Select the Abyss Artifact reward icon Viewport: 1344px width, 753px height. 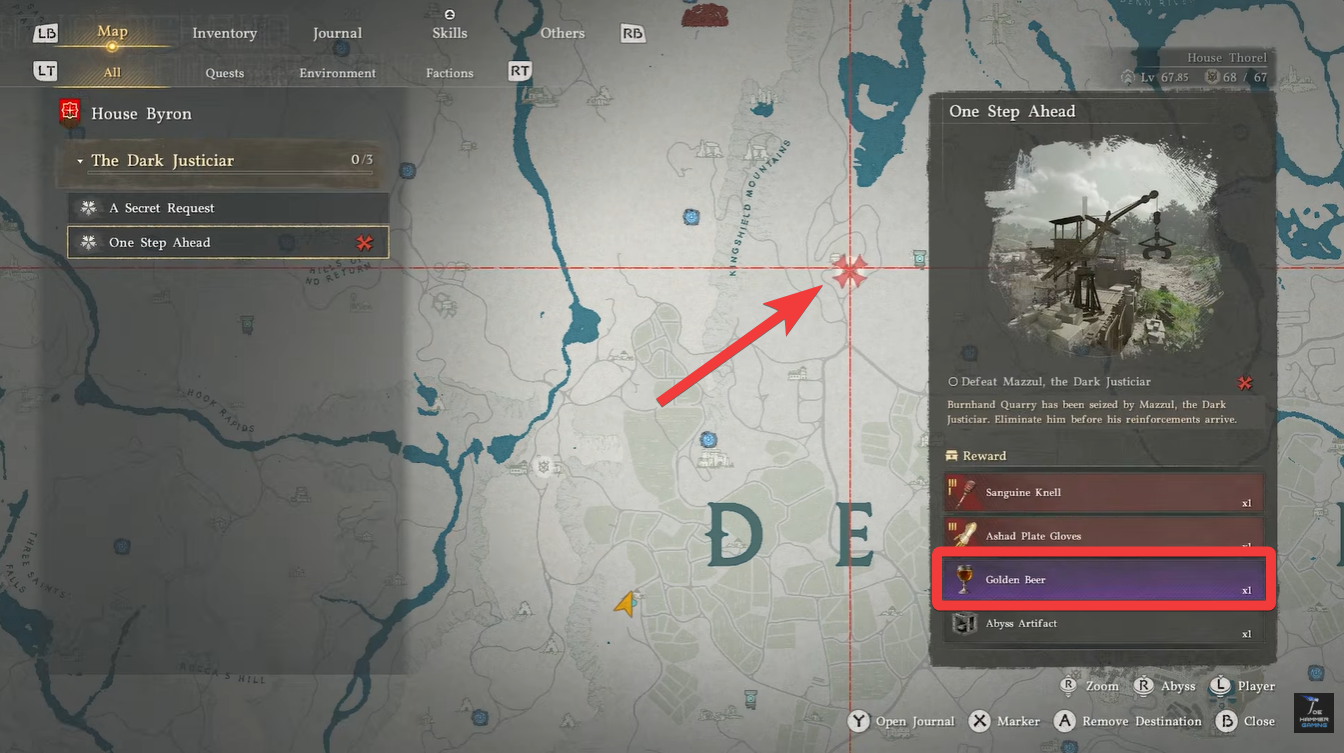pyautogui.click(x=963, y=623)
